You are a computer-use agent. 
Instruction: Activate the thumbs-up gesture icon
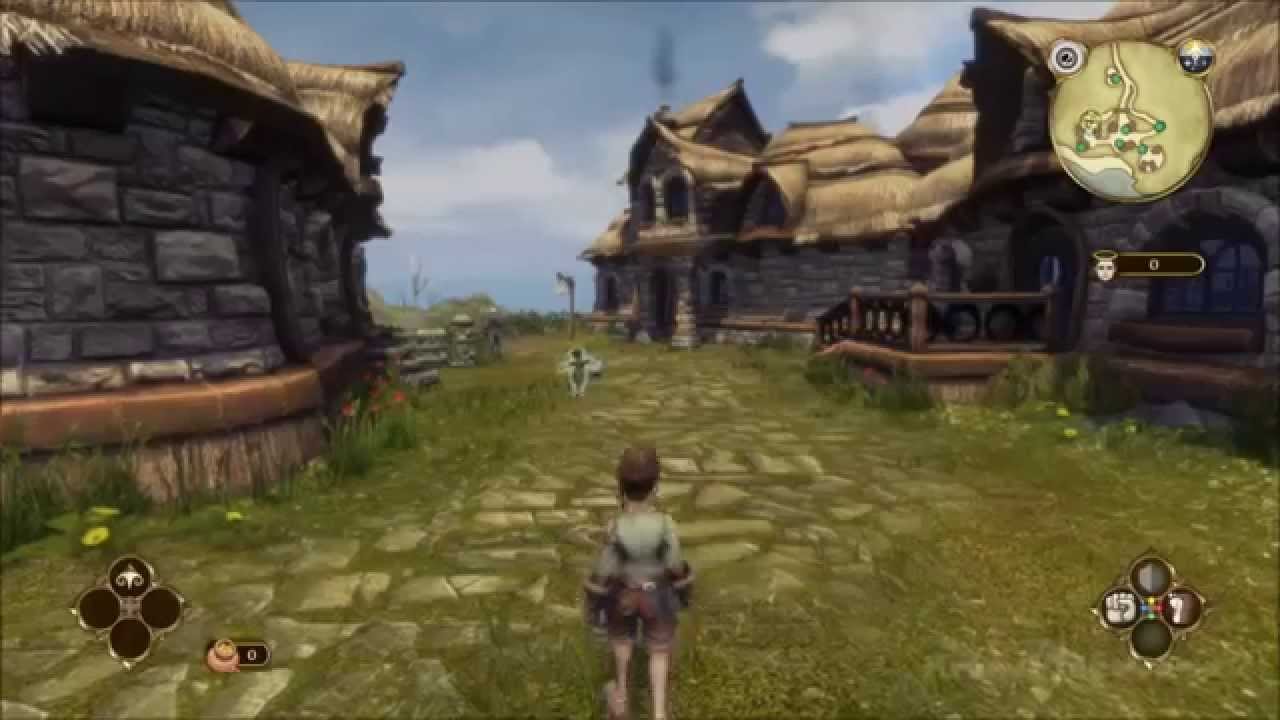tap(1183, 608)
